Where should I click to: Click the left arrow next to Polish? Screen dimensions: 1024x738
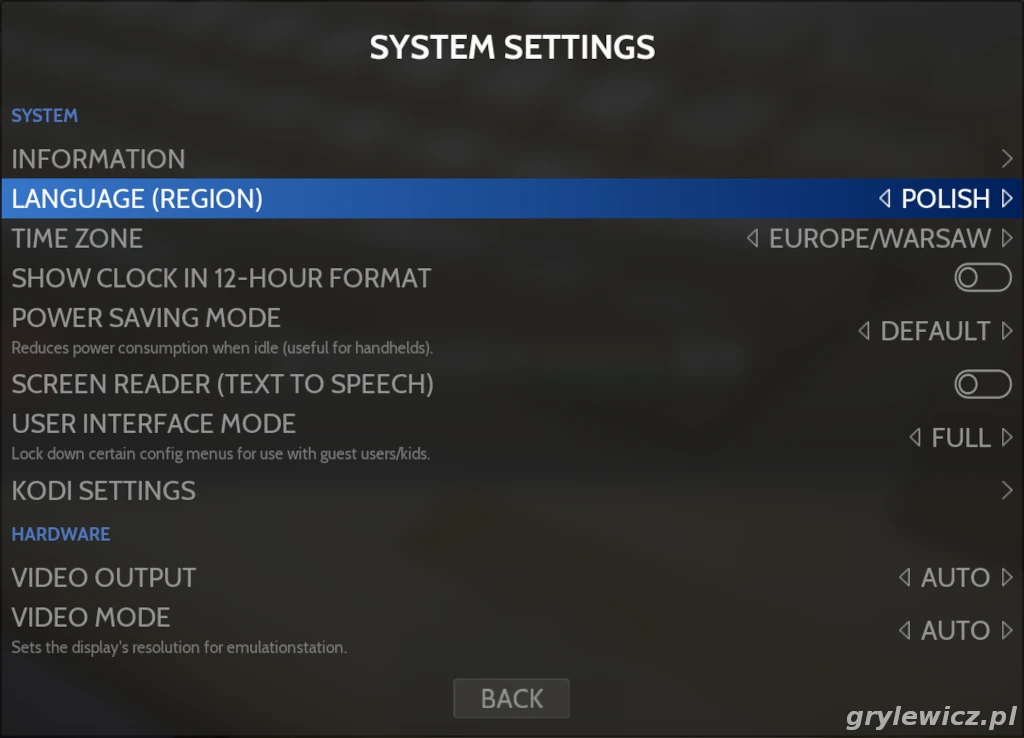885,199
